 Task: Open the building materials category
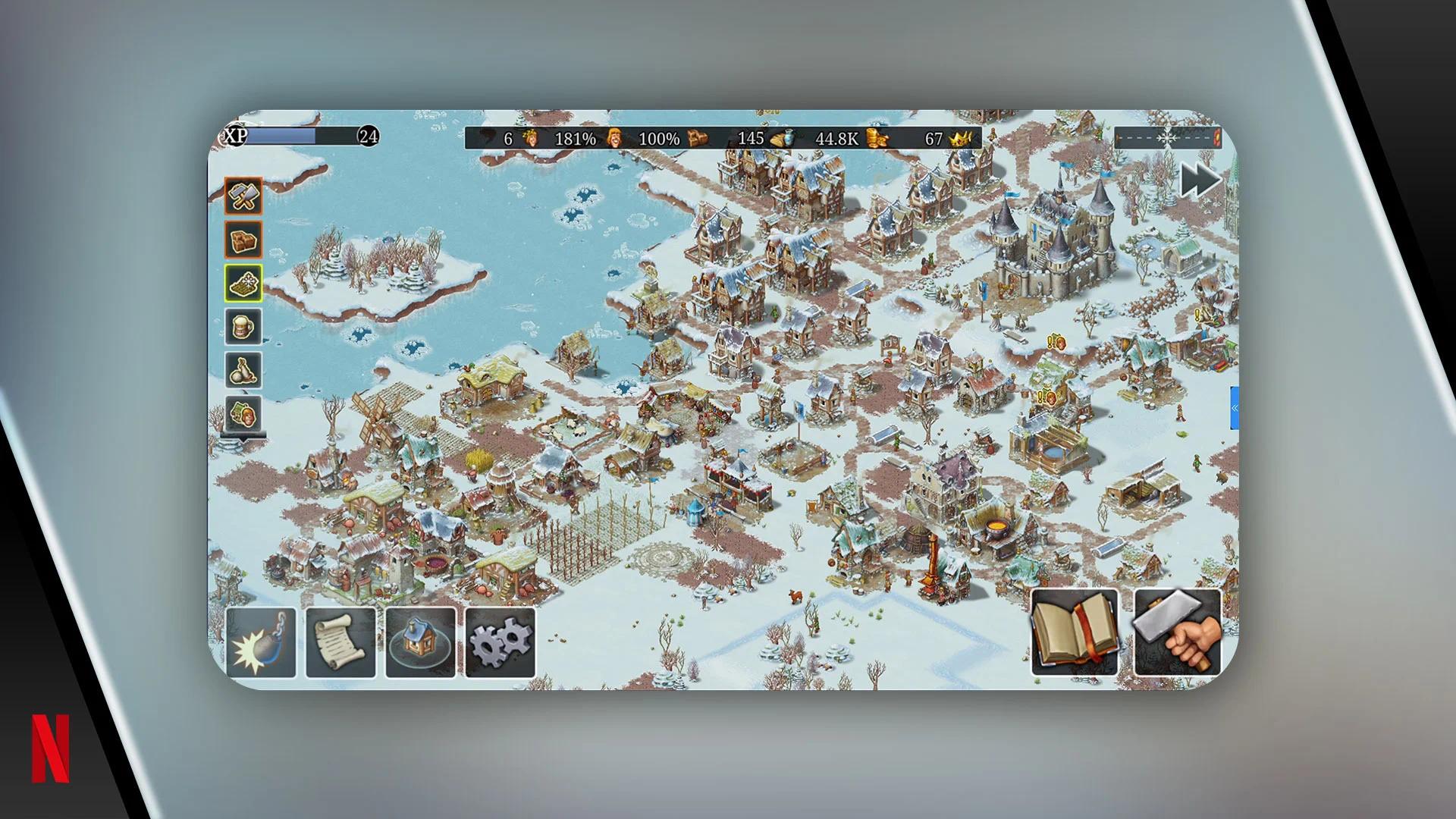coord(243,240)
